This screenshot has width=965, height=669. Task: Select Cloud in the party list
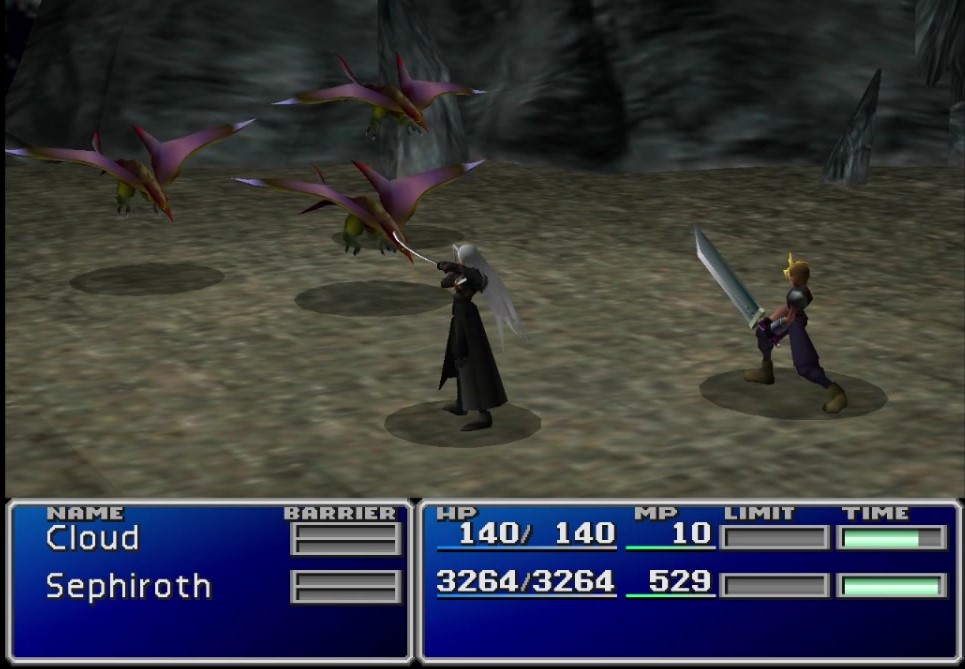coord(92,539)
